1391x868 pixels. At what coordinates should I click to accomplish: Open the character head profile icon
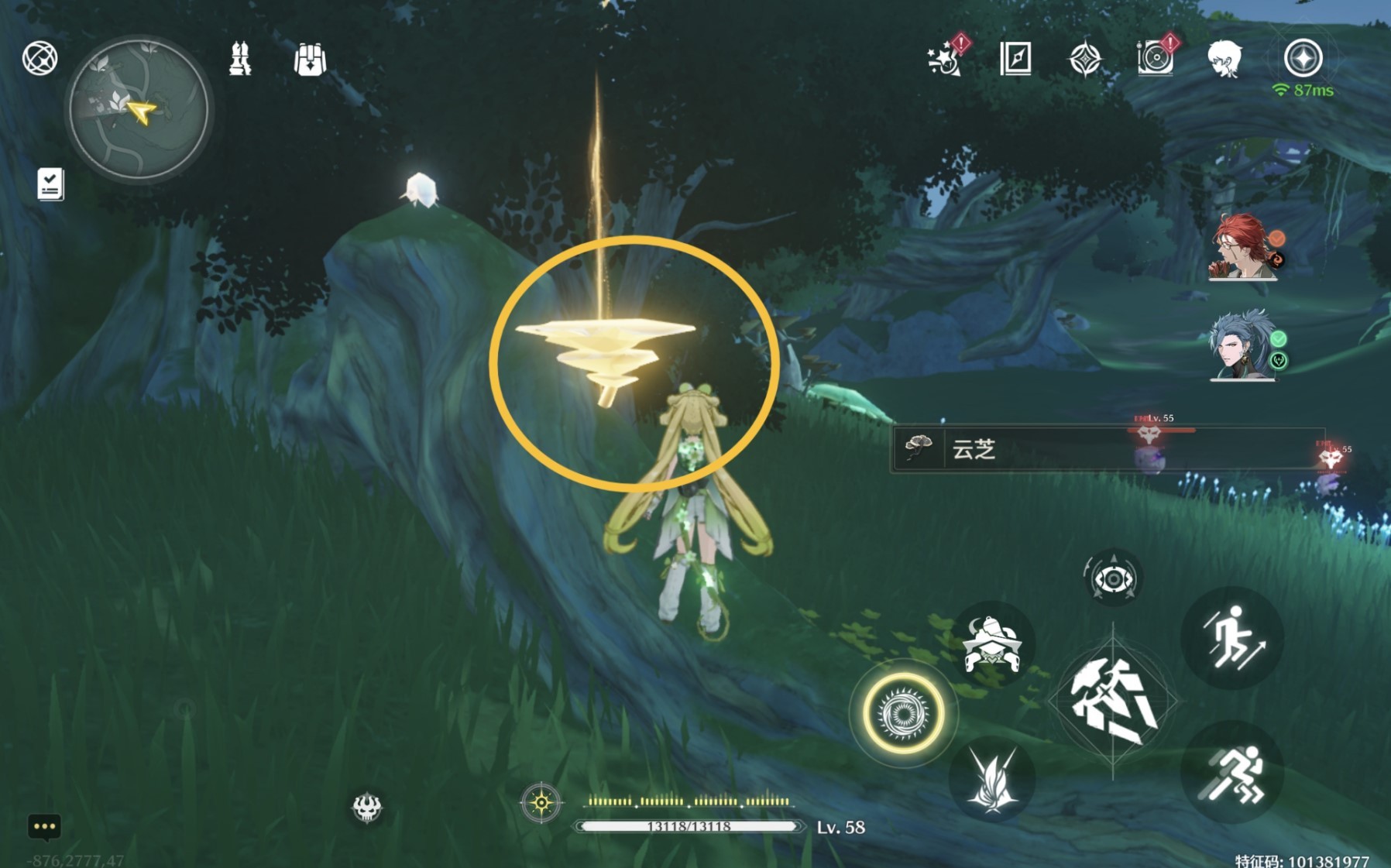(x=1224, y=59)
